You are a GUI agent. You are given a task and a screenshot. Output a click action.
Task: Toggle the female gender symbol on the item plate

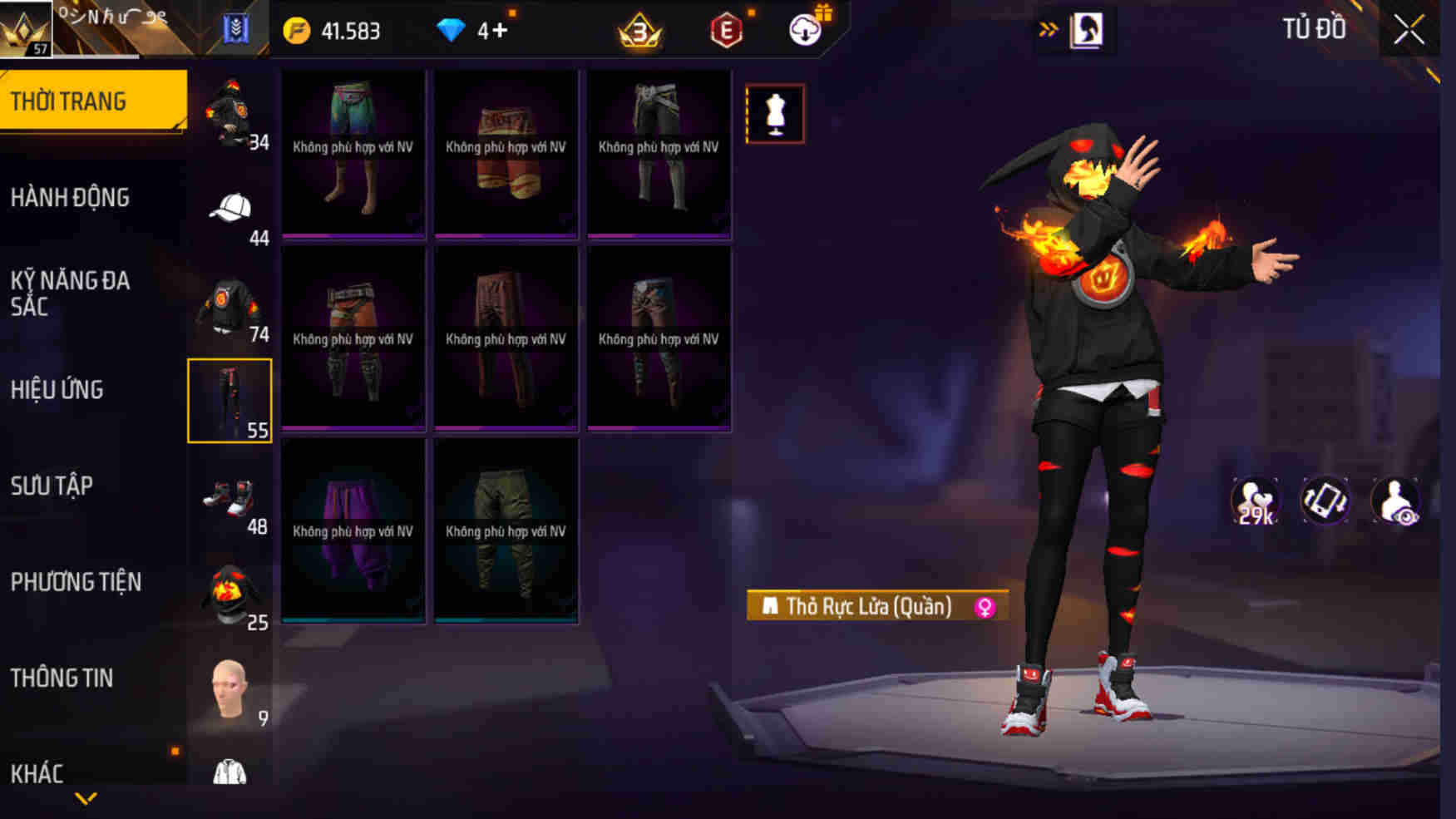coord(986,607)
